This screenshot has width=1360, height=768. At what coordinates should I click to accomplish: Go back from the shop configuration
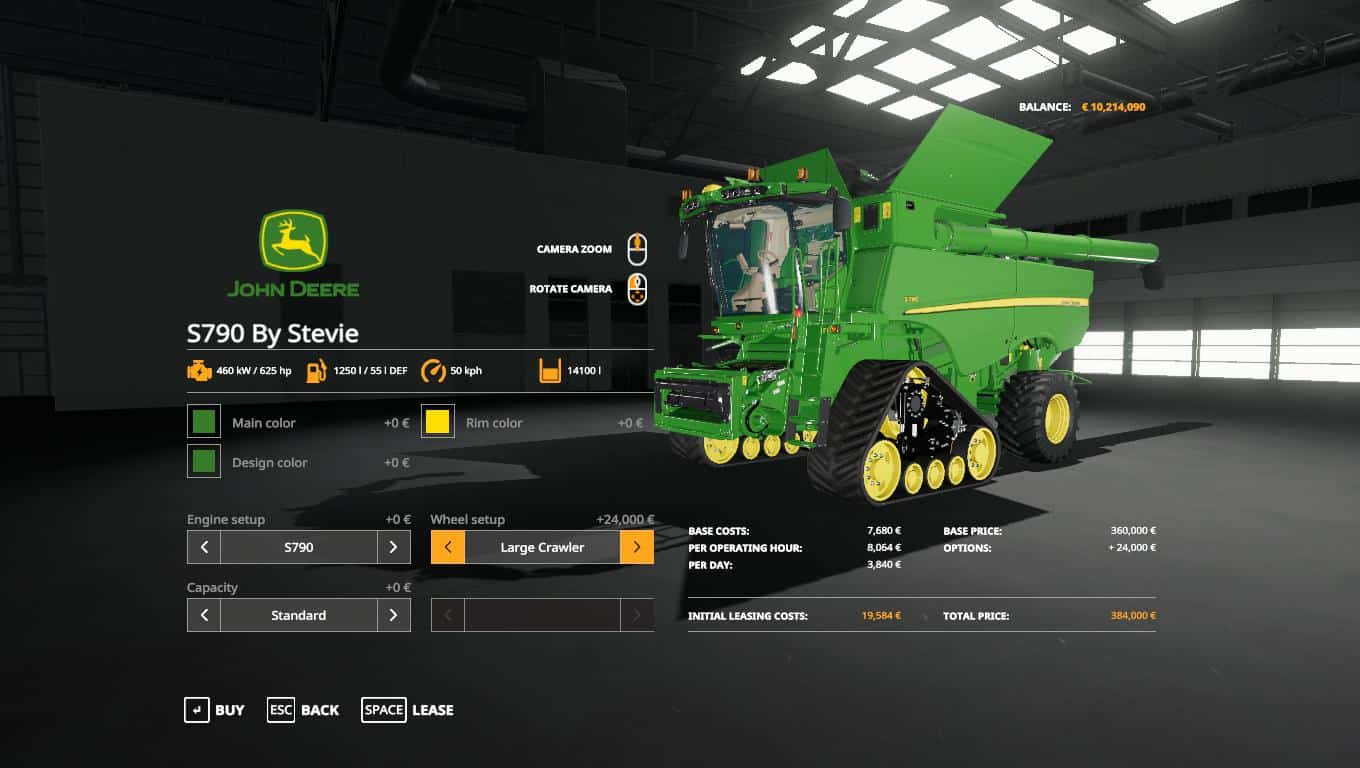point(303,710)
